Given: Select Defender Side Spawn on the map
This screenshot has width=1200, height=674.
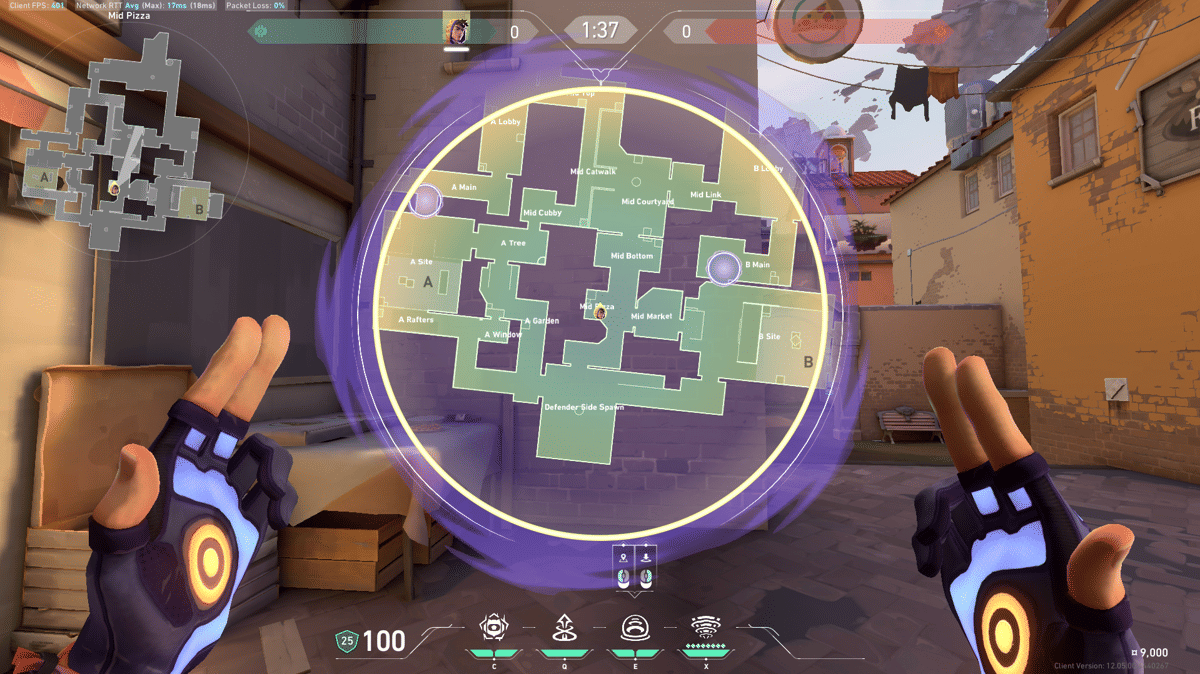Looking at the screenshot, I should point(583,408).
